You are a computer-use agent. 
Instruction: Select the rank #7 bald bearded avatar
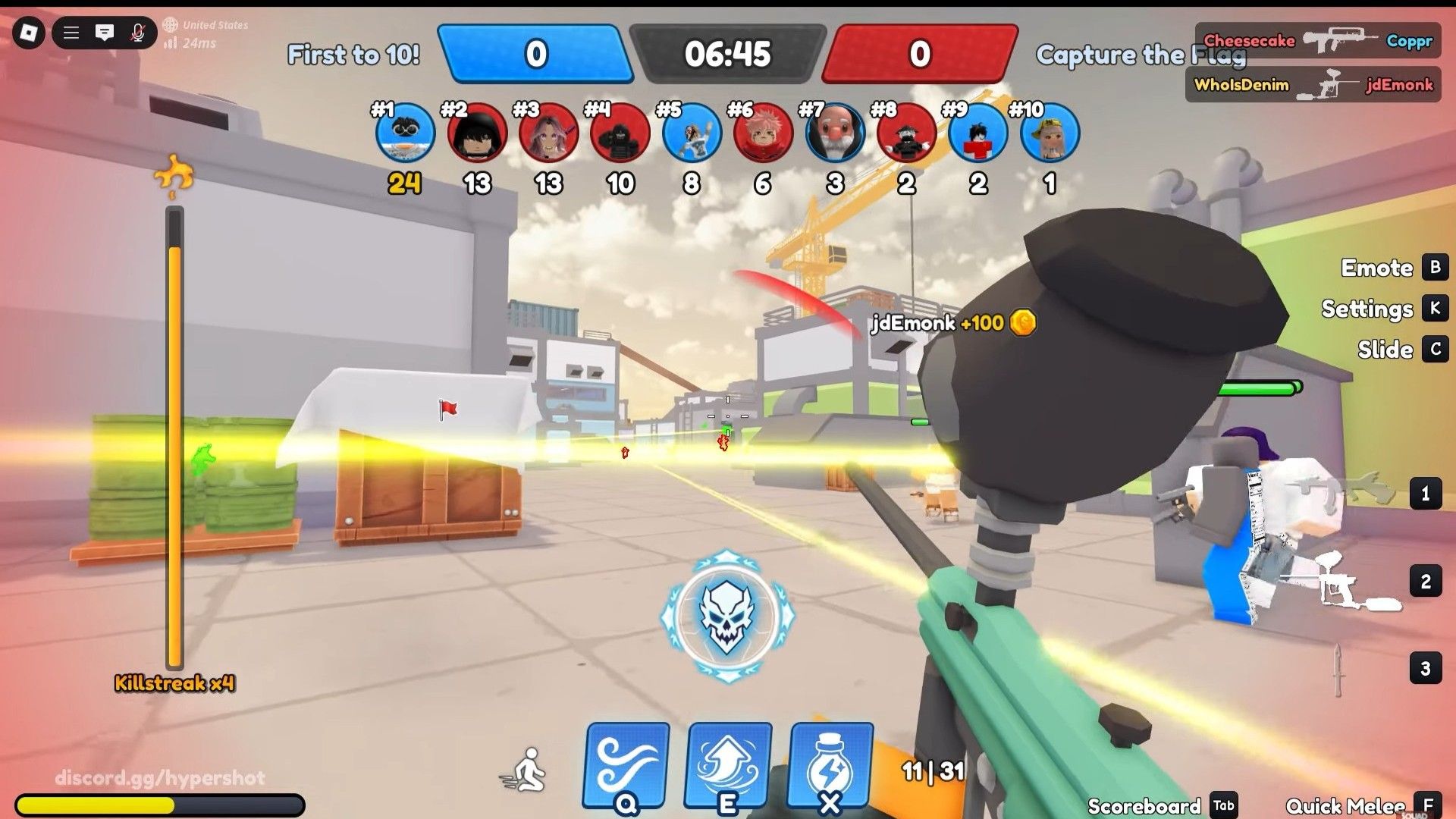tap(834, 133)
